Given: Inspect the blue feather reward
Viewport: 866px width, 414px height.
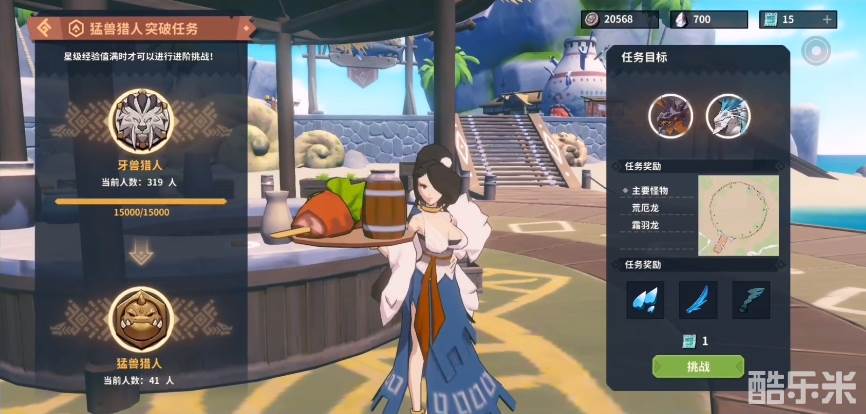Looking at the screenshot, I should [698, 299].
